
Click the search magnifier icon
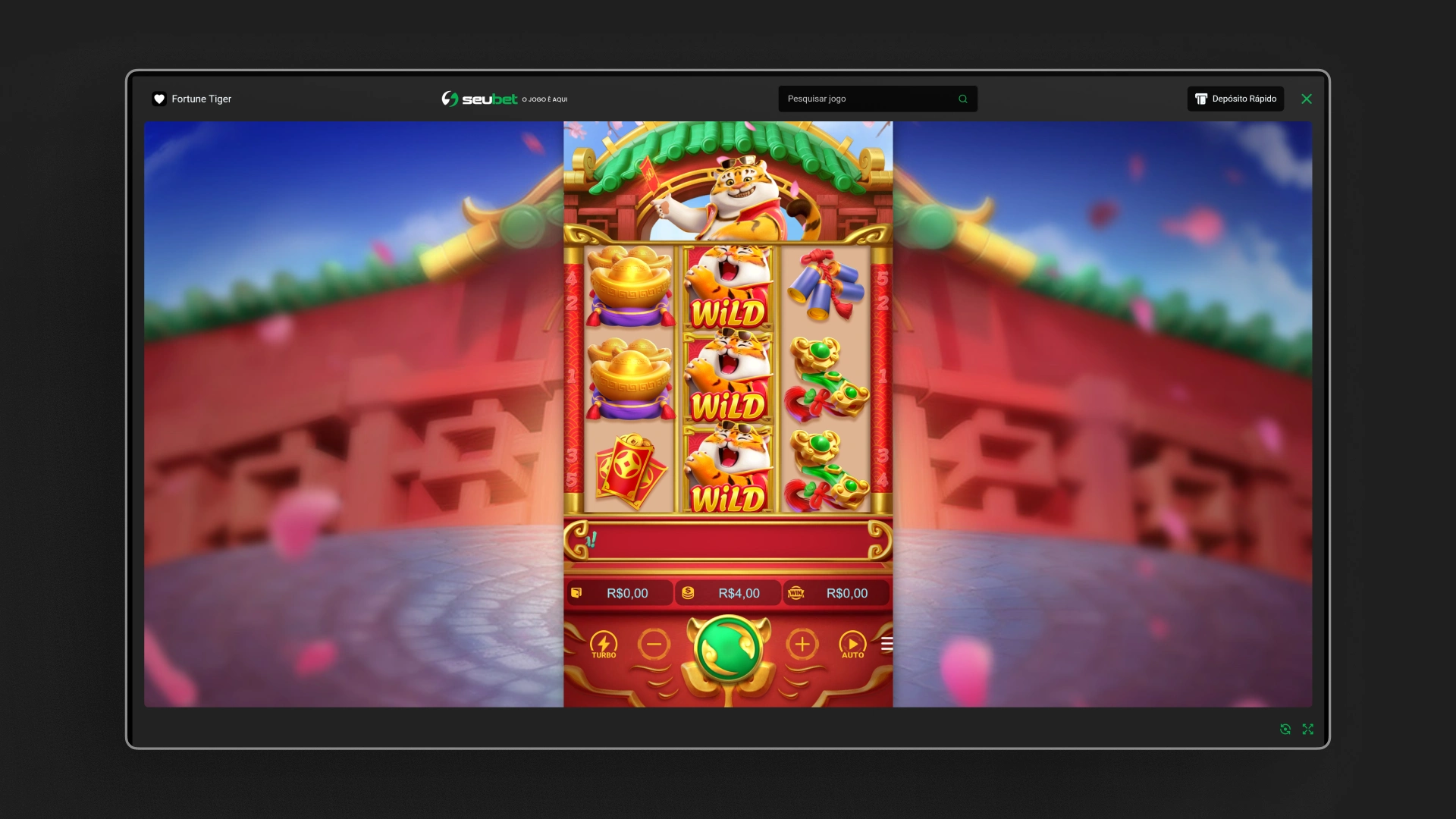963,99
